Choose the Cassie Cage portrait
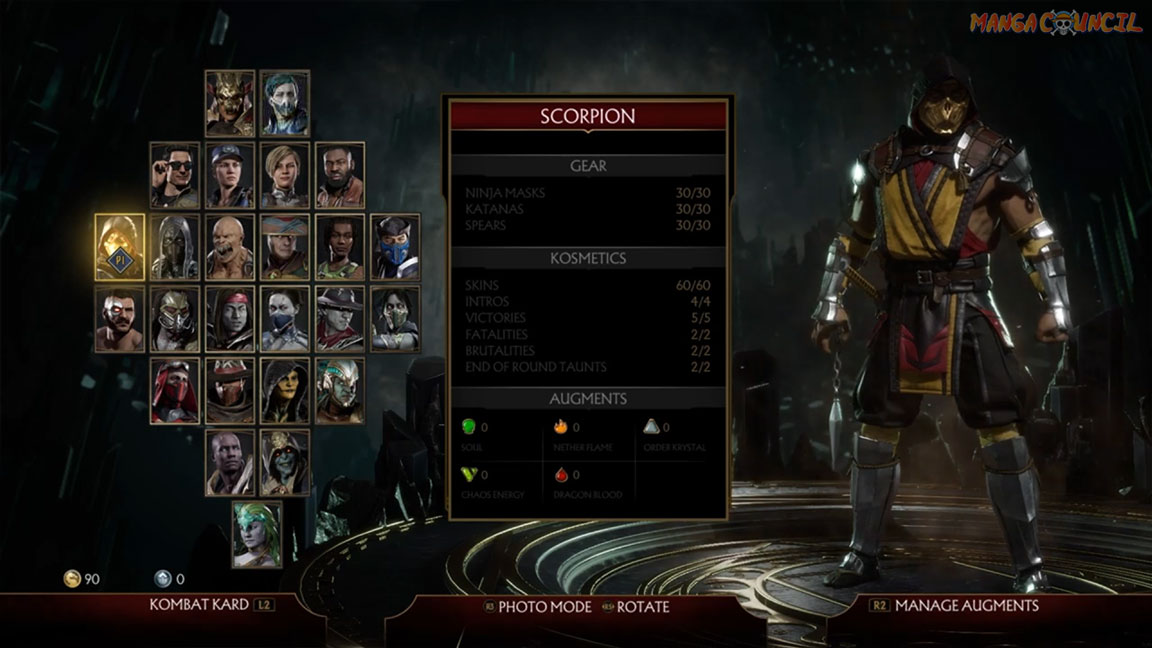The height and width of the screenshot is (648, 1152). [285, 175]
